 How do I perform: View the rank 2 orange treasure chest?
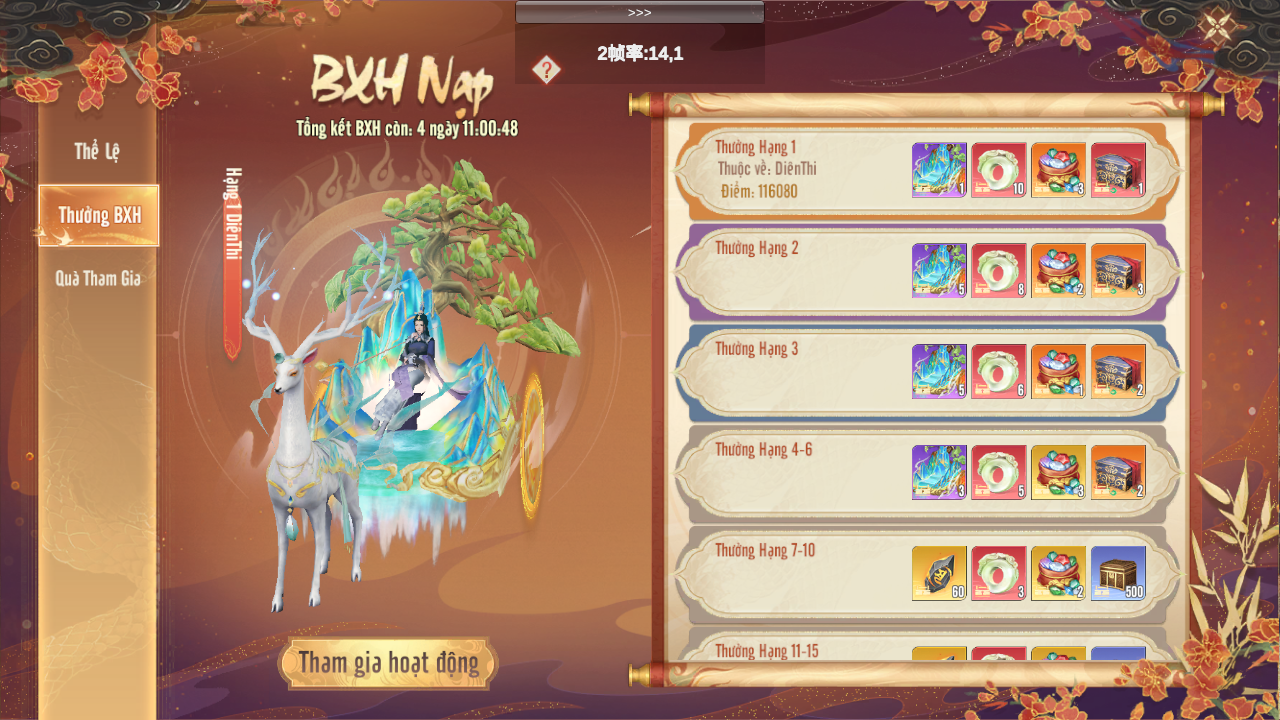[x=1119, y=271]
